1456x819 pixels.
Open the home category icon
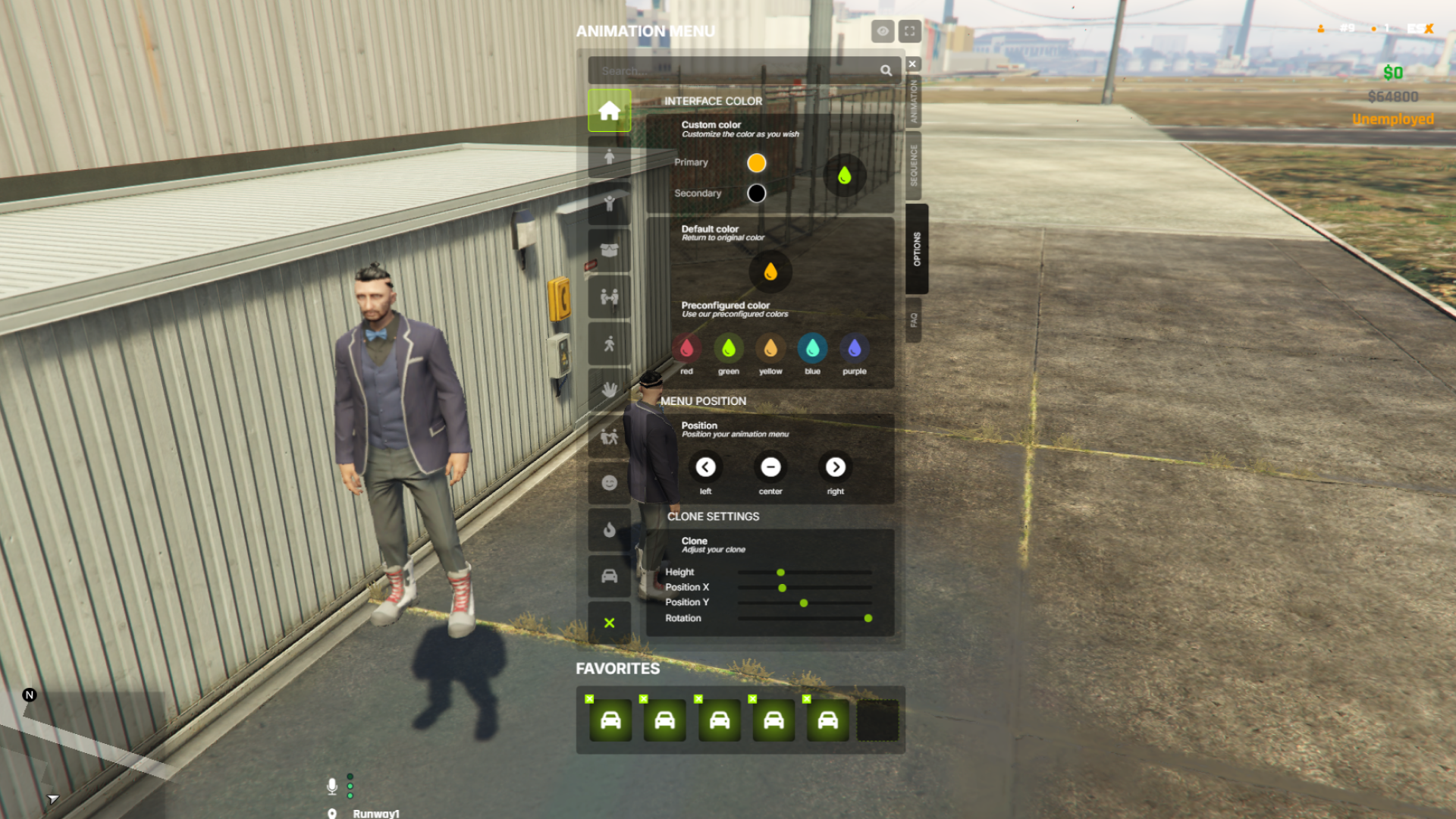coord(609,111)
